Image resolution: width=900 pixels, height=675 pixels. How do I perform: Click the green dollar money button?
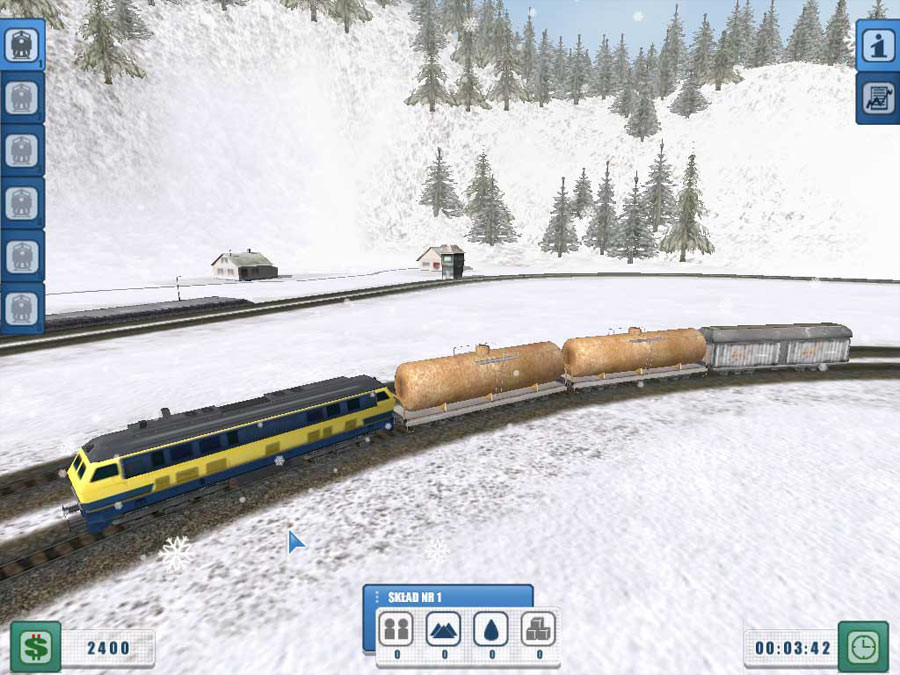(35, 647)
